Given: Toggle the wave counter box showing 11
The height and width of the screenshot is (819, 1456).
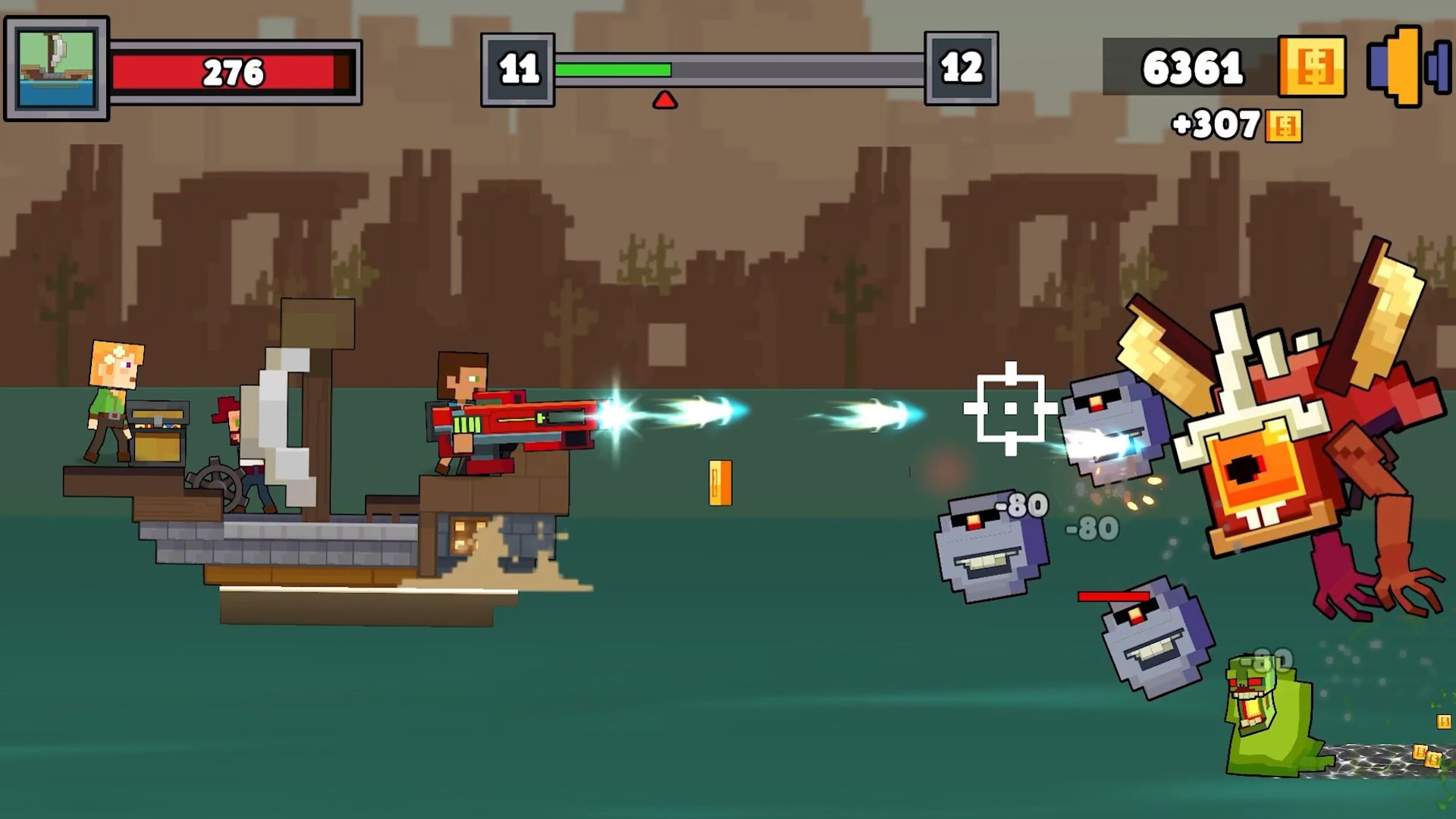Looking at the screenshot, I should coord(518,67).
